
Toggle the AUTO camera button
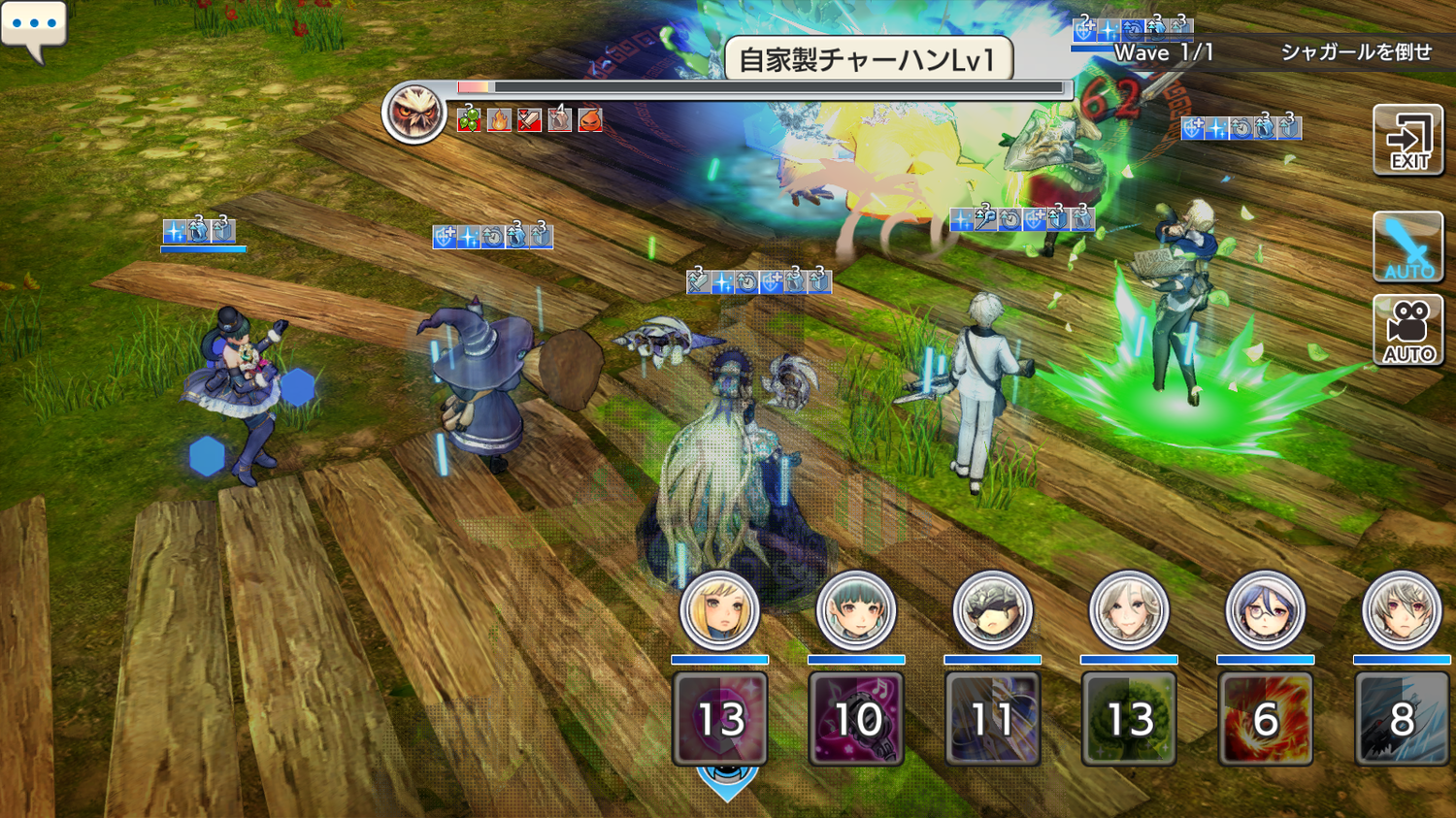click(x=1408, y=332)
